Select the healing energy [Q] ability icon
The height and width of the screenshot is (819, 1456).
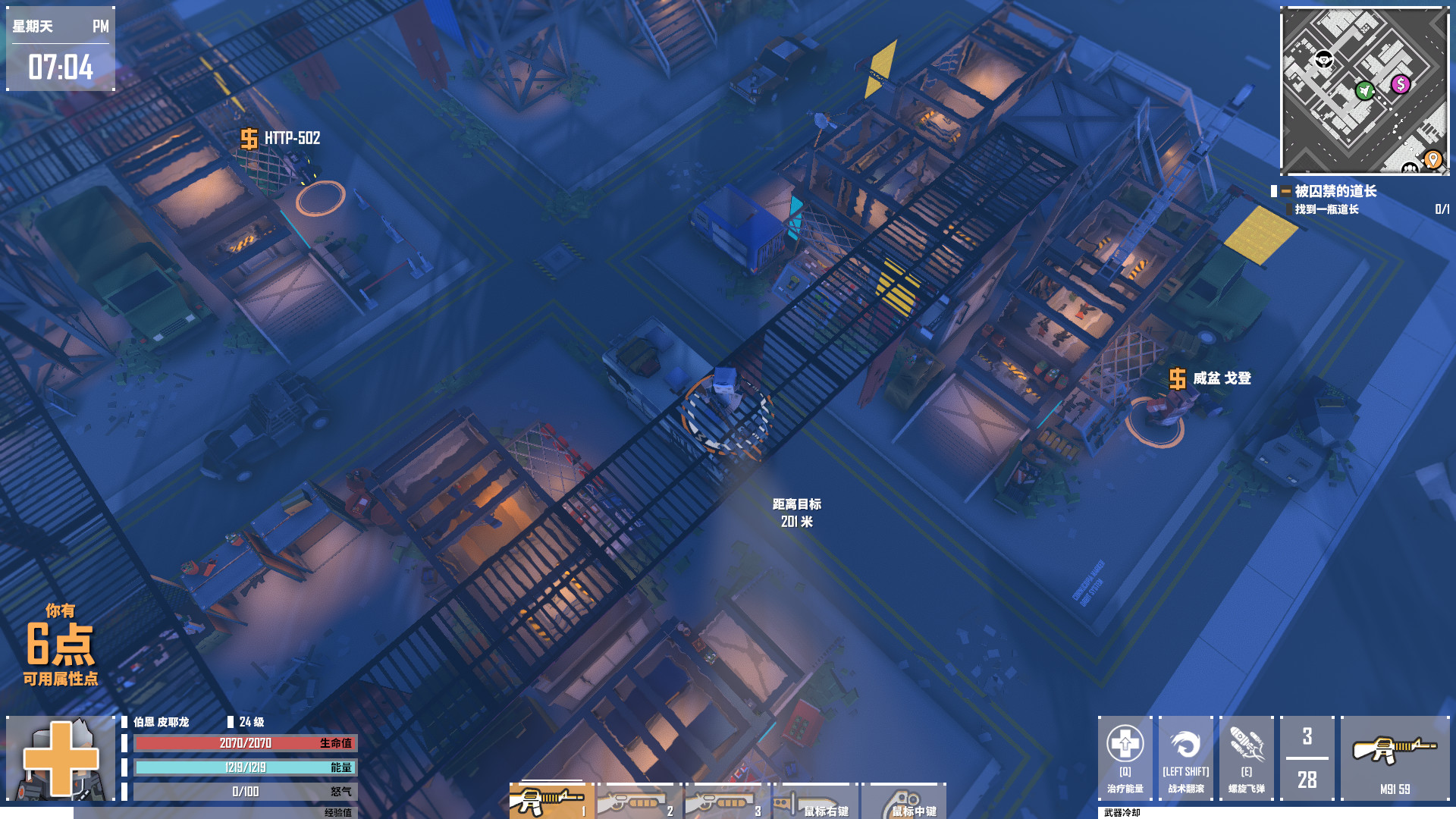(1125, 757)
